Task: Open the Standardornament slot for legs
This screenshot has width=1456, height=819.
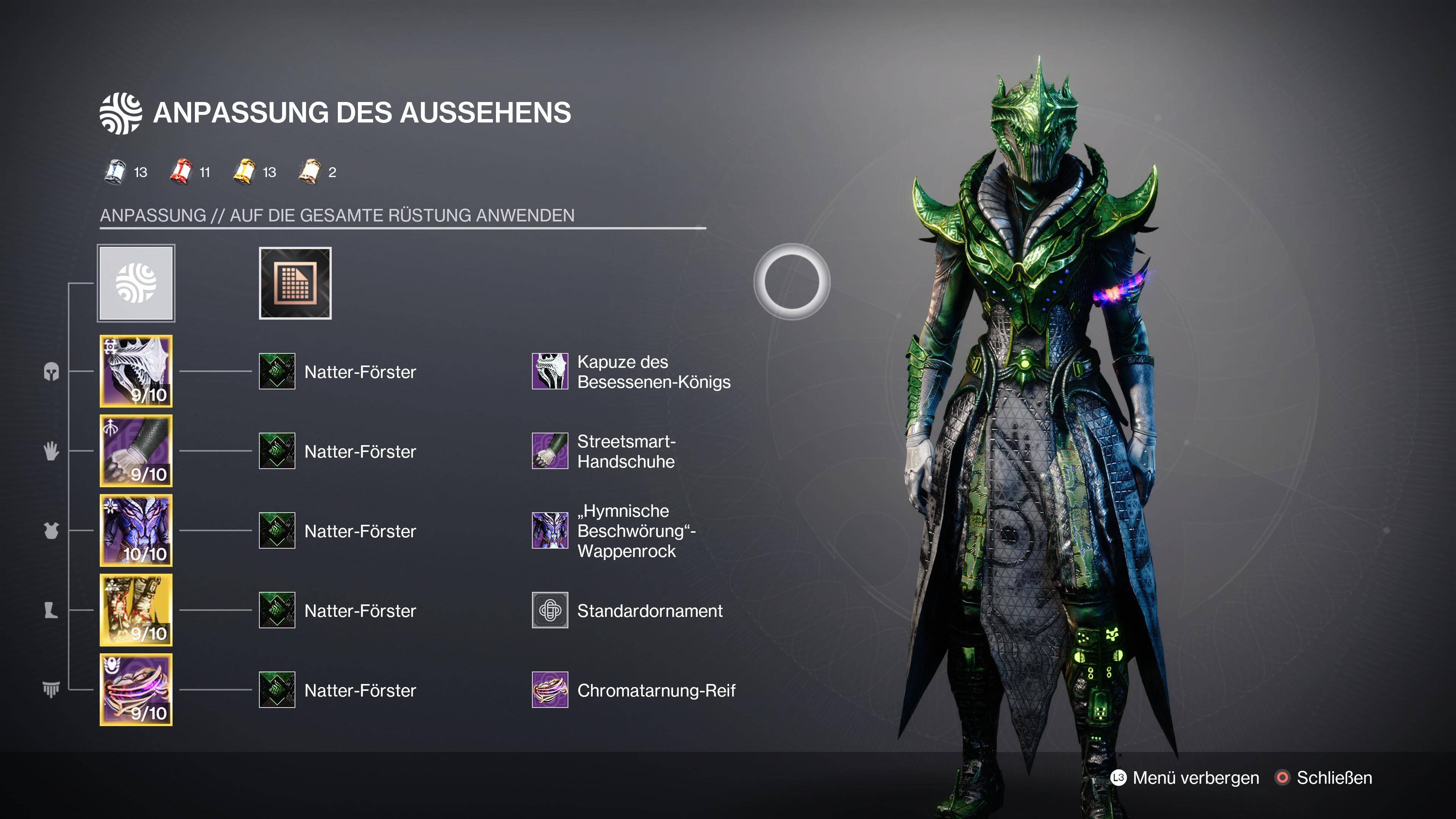Action: (550, 610)
